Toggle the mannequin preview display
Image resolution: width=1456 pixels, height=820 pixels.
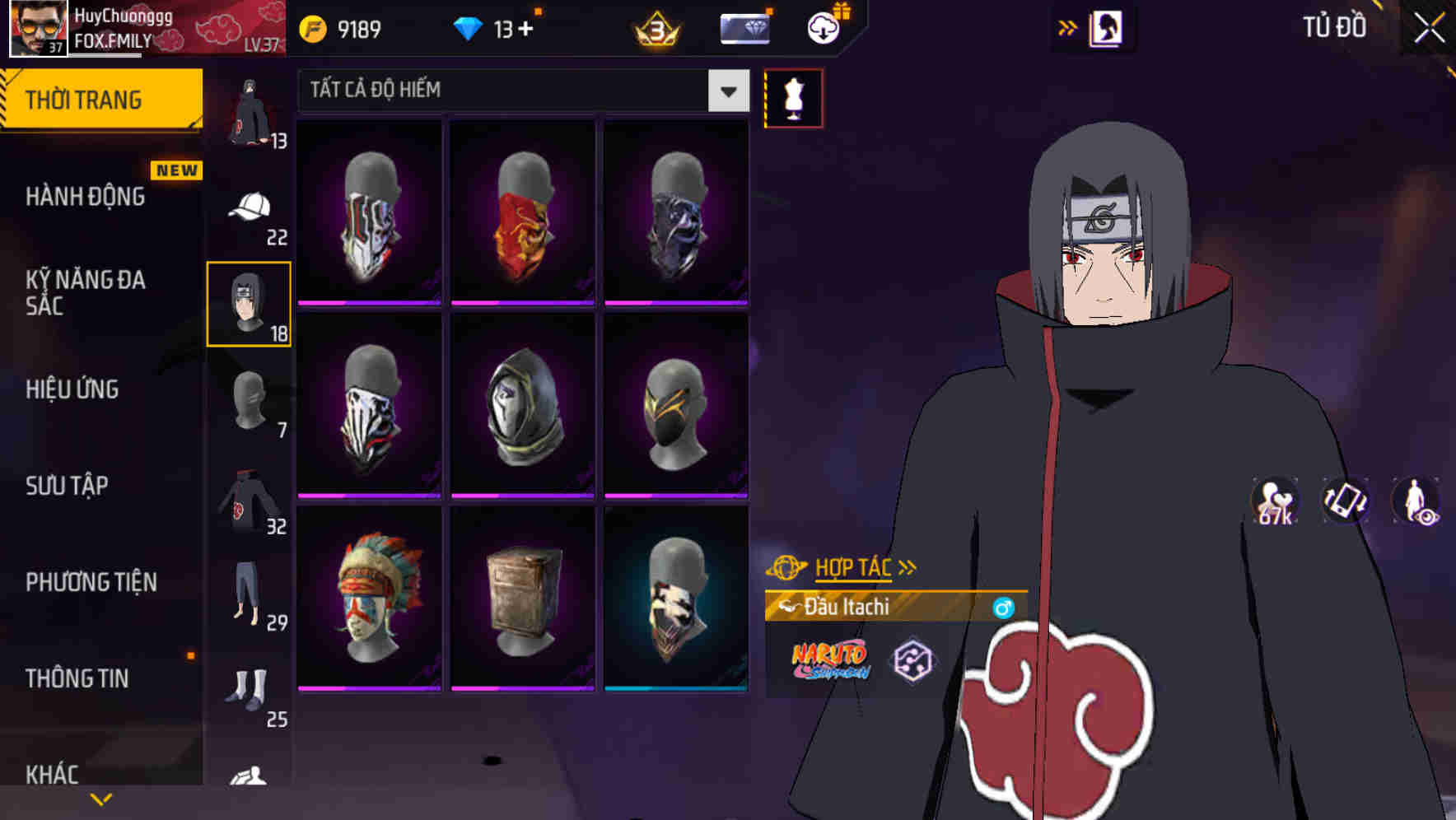(793, 96)
